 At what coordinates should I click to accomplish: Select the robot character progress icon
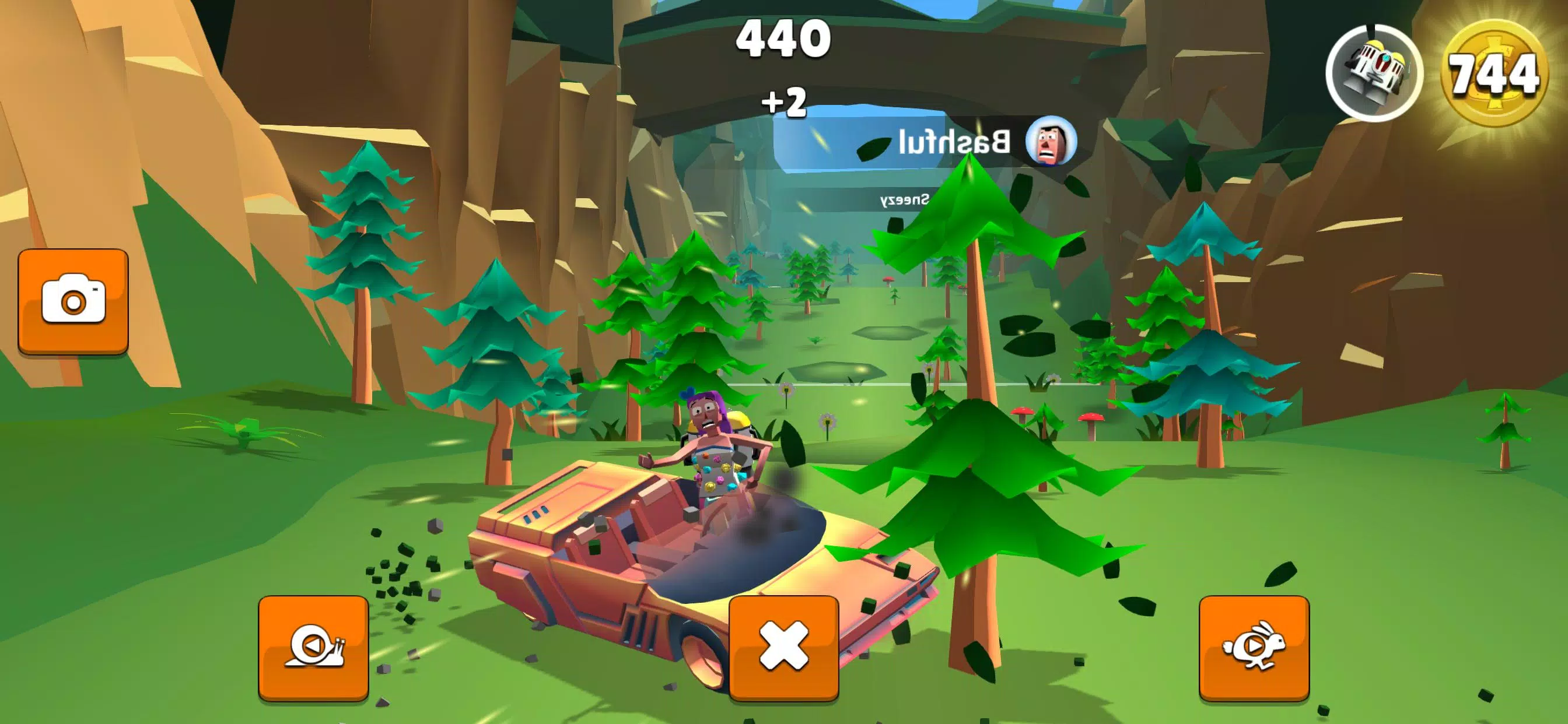pyautogui.click(x=1374, y=73)
